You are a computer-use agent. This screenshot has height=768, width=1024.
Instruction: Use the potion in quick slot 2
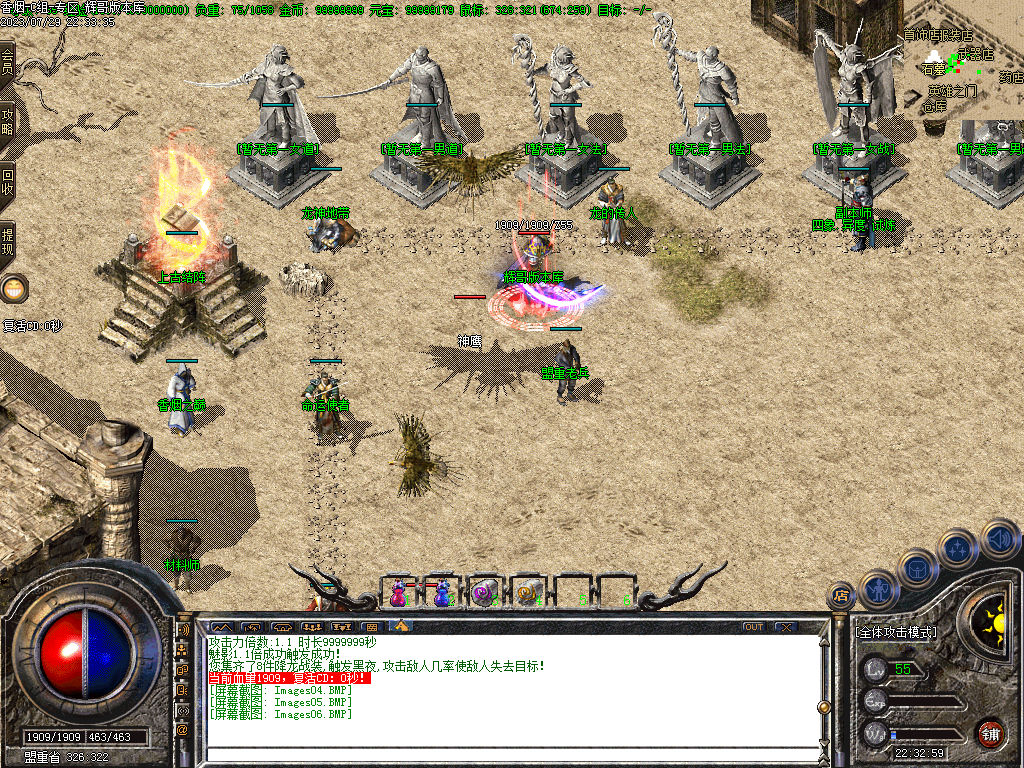[x=442, y=592]
